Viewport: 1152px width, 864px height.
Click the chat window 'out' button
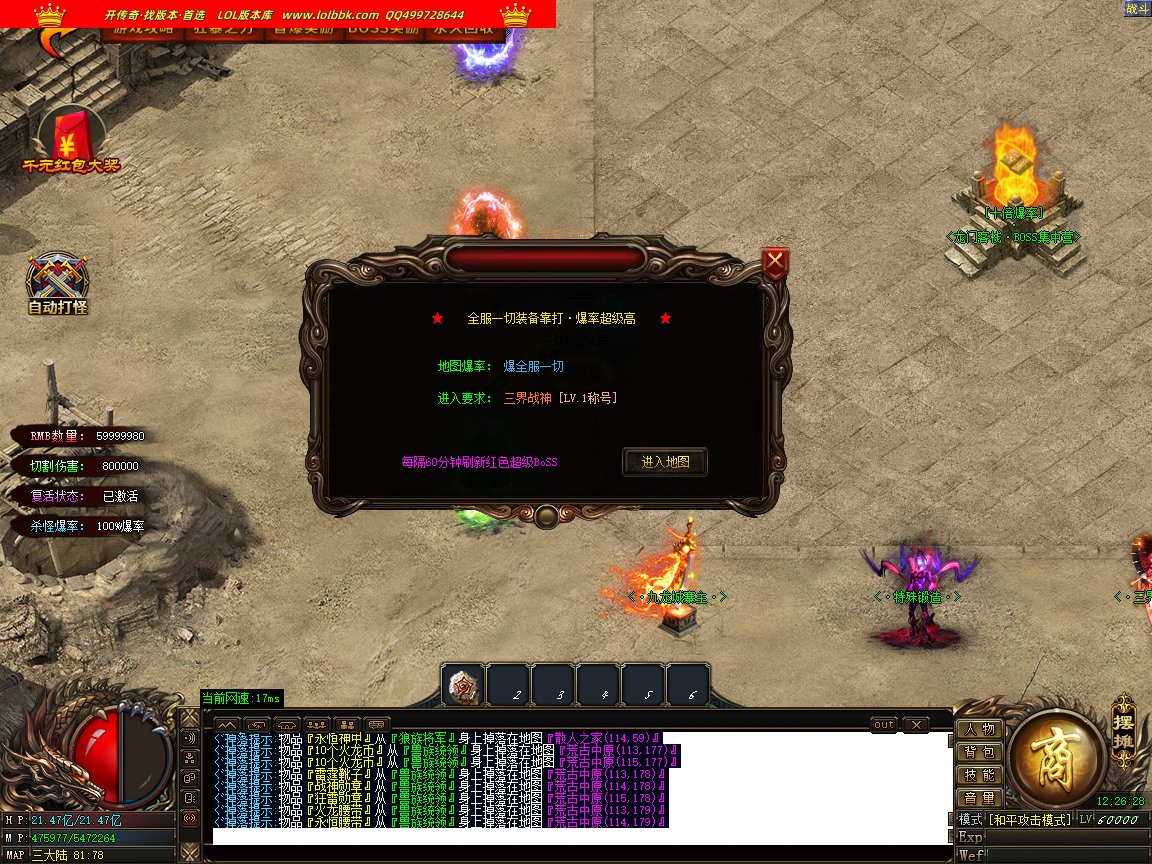click(884, 725)
